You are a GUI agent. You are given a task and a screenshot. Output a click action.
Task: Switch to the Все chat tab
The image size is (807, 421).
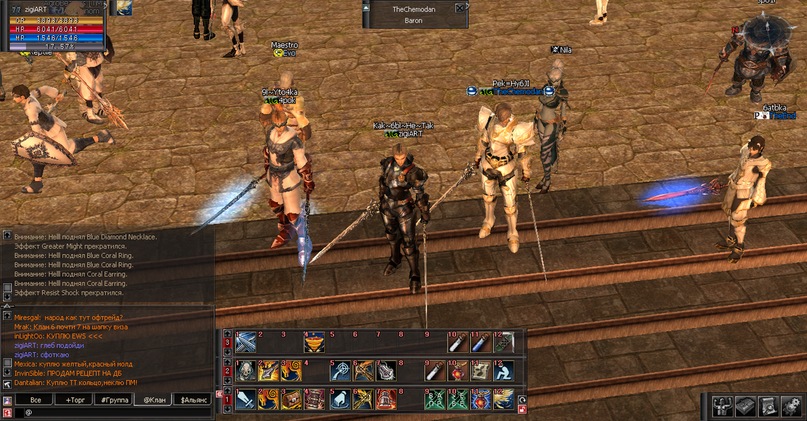point(35,399)
